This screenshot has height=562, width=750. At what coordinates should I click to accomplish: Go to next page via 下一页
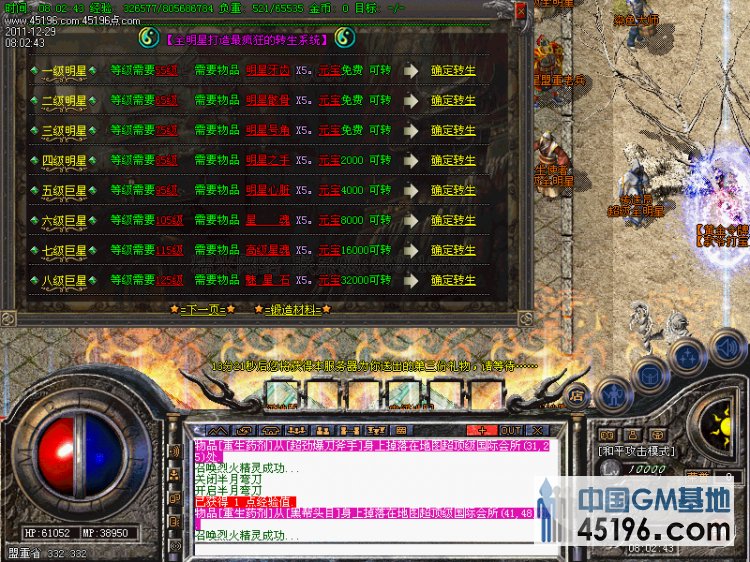[202, 309]
